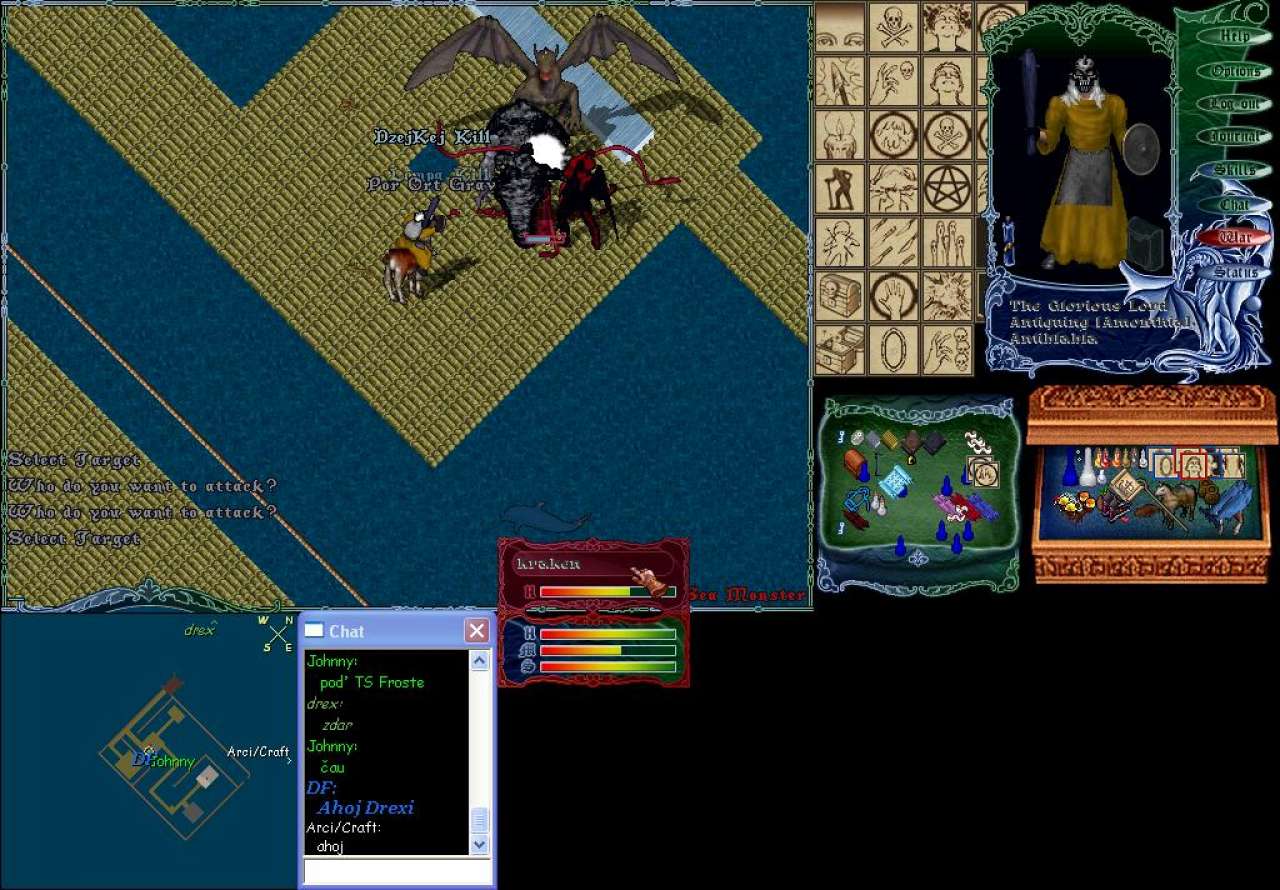Use the lit candle icon

pyautogui.click(x=840, y=134)
